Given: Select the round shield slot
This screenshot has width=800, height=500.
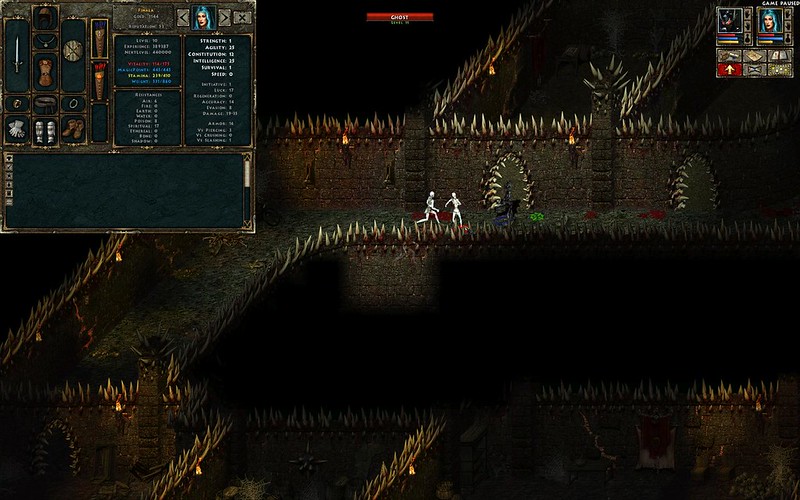Looking at the screenshot, I should 72,49.
